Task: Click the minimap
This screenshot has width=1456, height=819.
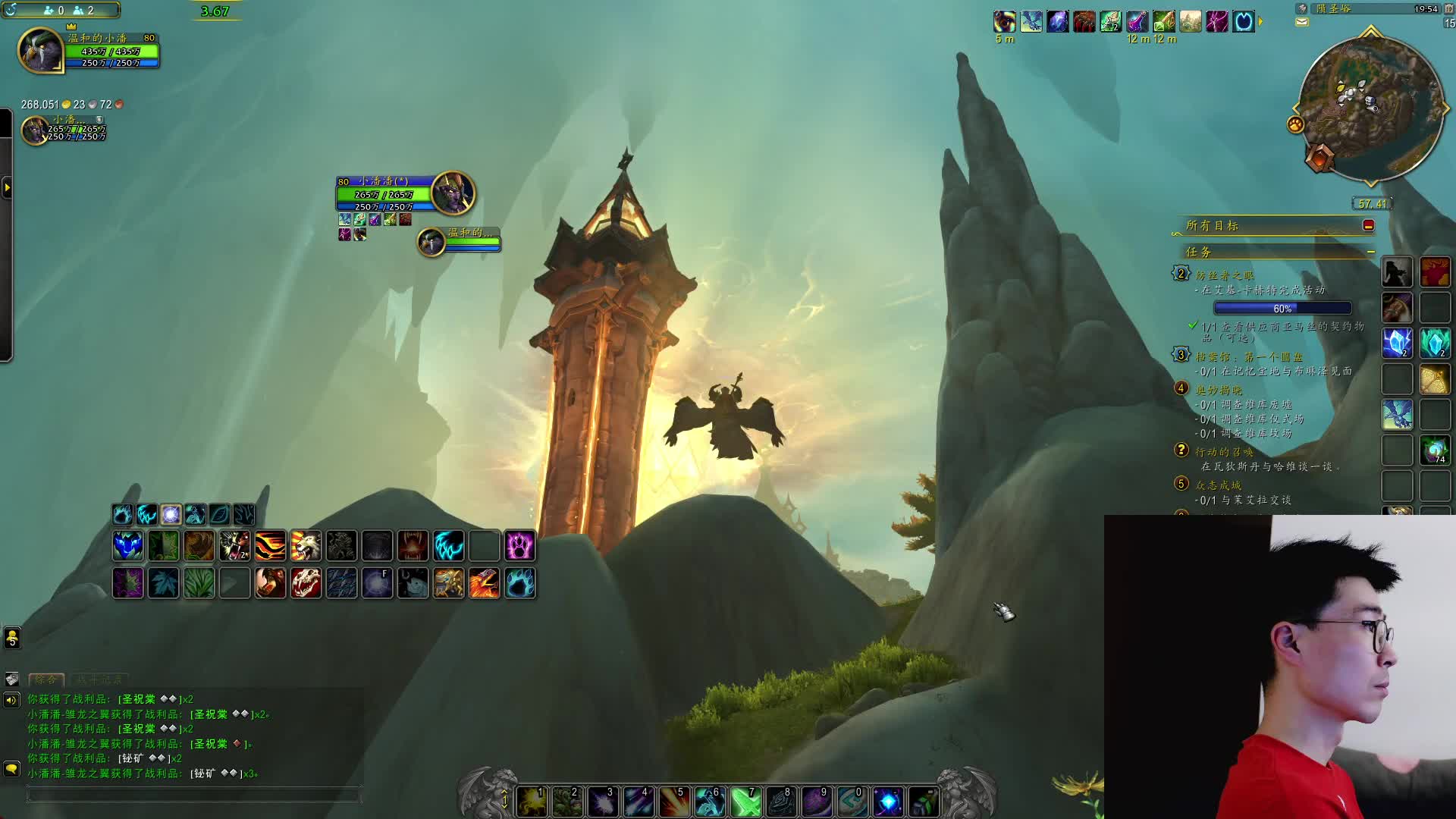Action: point(1370,108)
